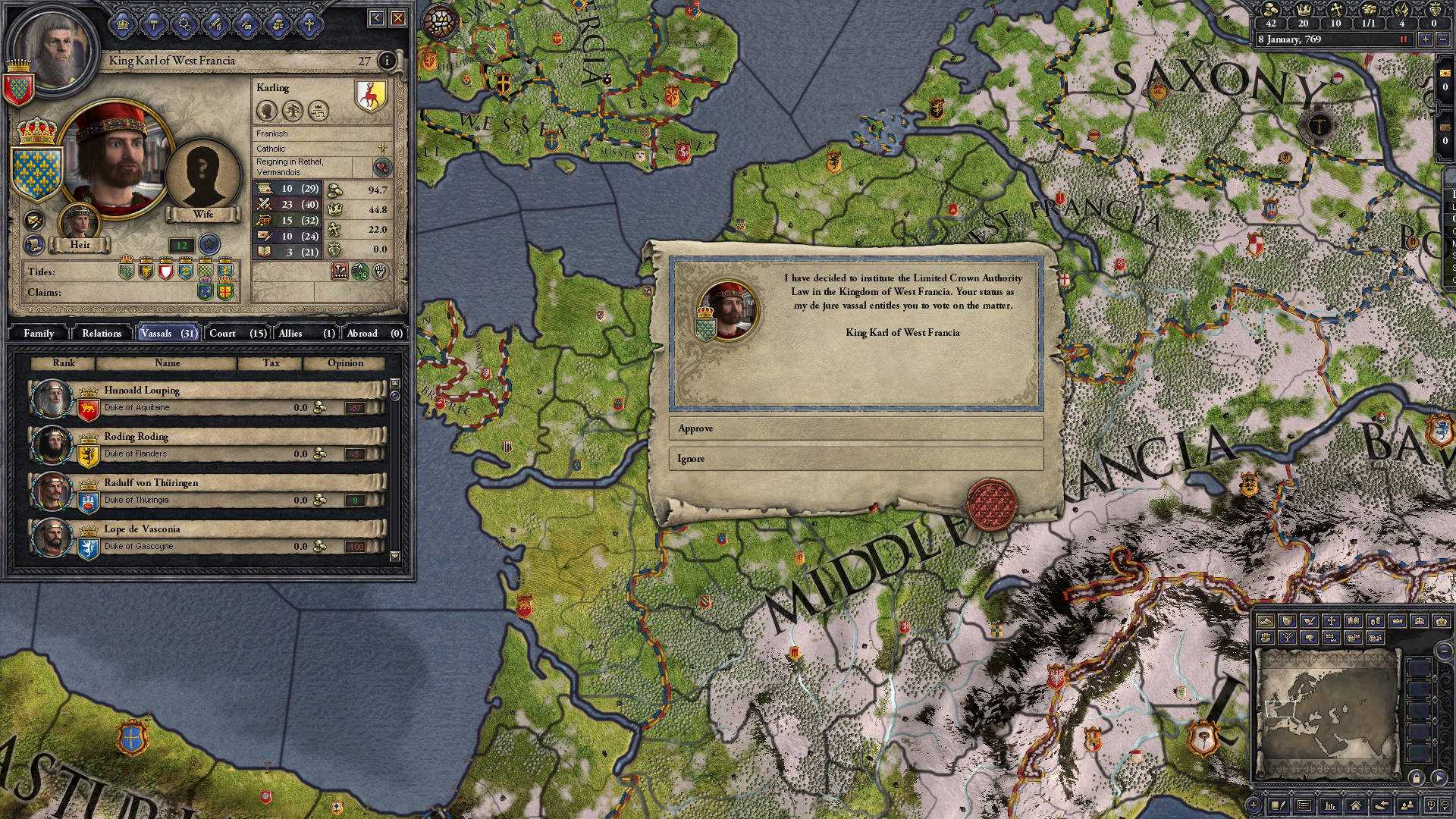Image resolution: width=1456 pixels, height=819 pixels.
Task: Click the piety cross icon in the top bar
Action: pyautogui.click(x=1335, y=10)
